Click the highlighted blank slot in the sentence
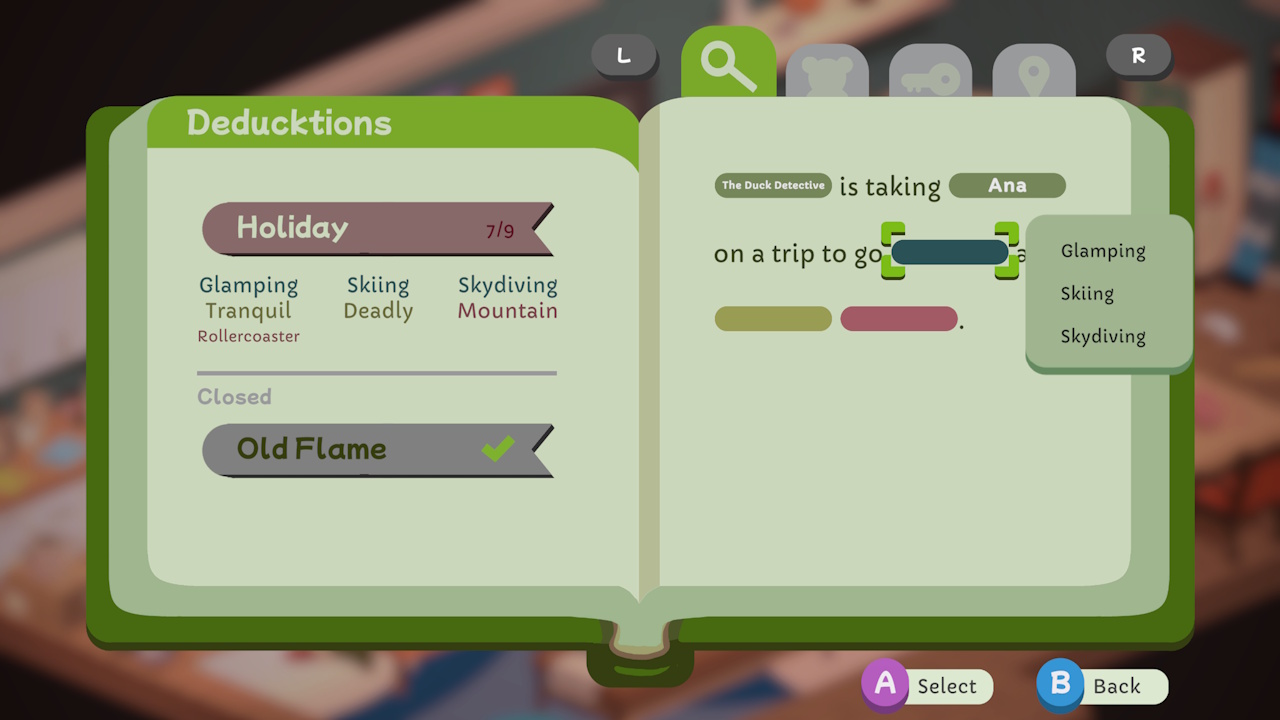 pos(948,252)
